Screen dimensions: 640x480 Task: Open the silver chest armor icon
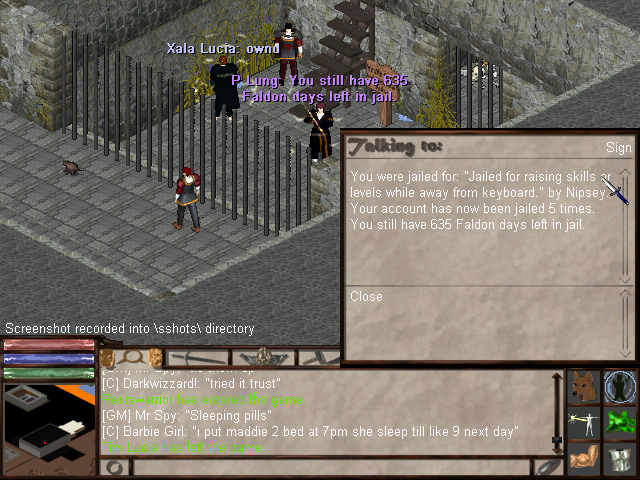[x=620, y=457]
